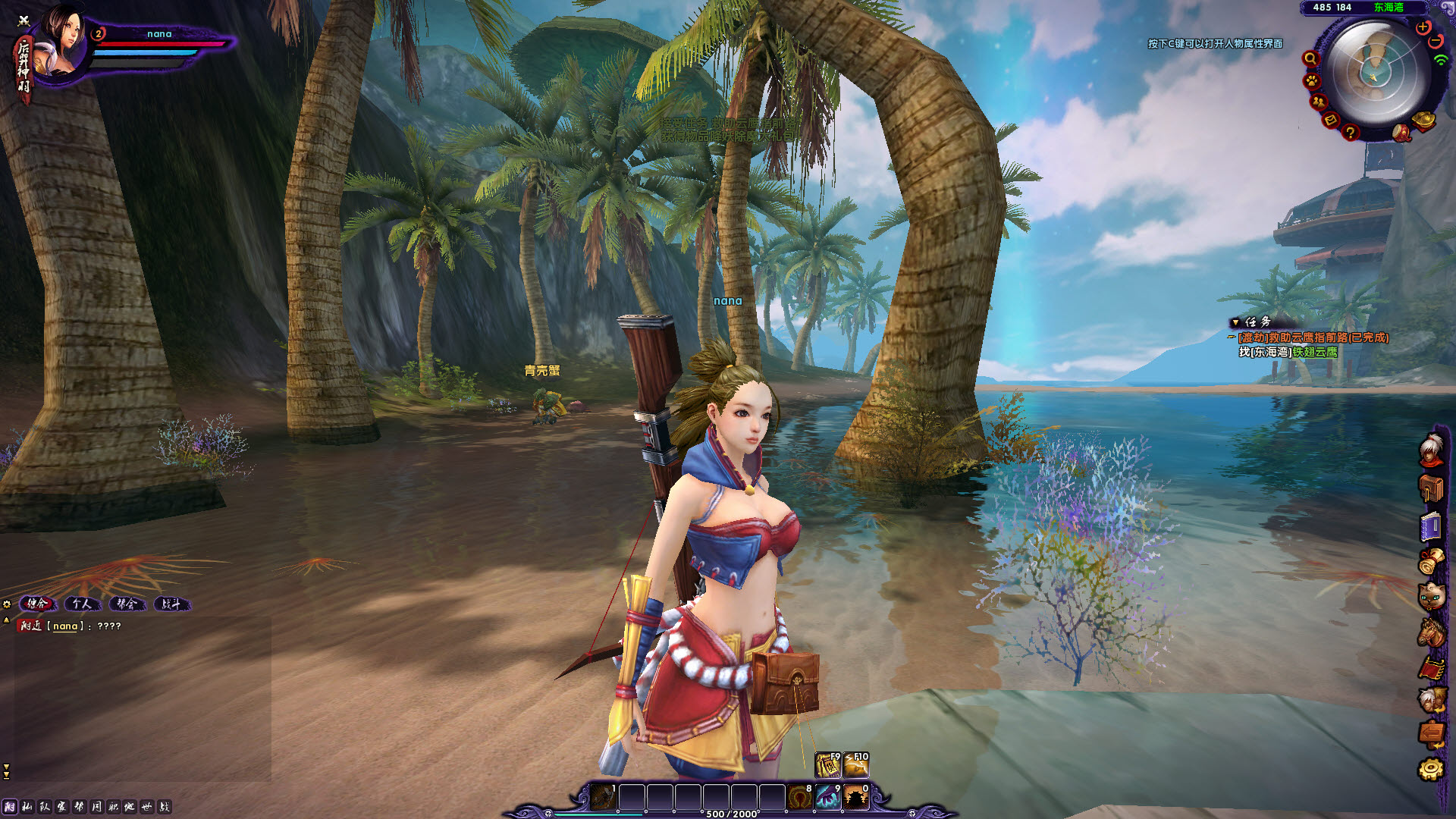Screen dimensions: 1456x819
Task: Select the 综合 chat tab
Action: pyautogui.click(x=37, y=604)
